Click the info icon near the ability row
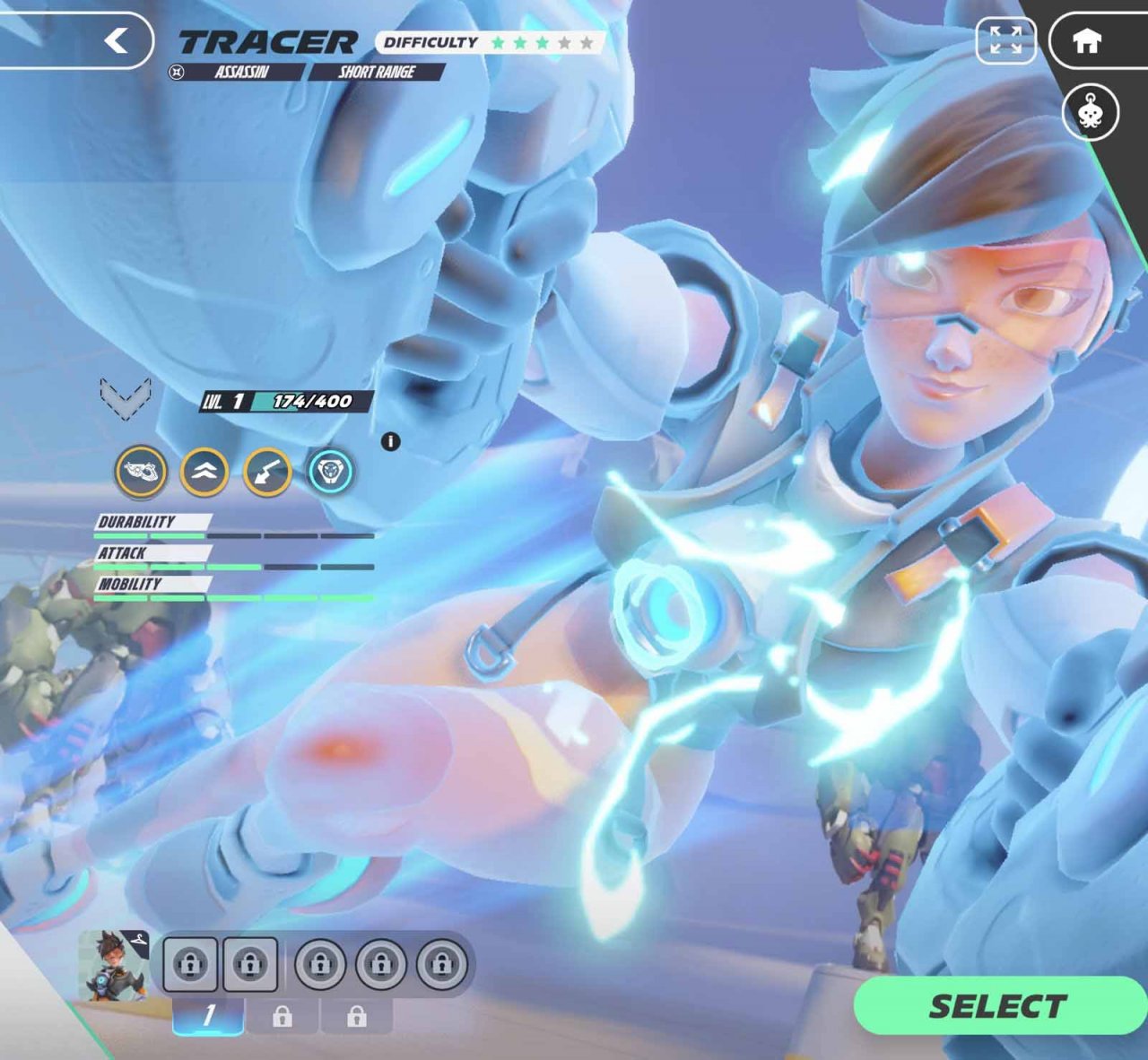 pos(390,441)
